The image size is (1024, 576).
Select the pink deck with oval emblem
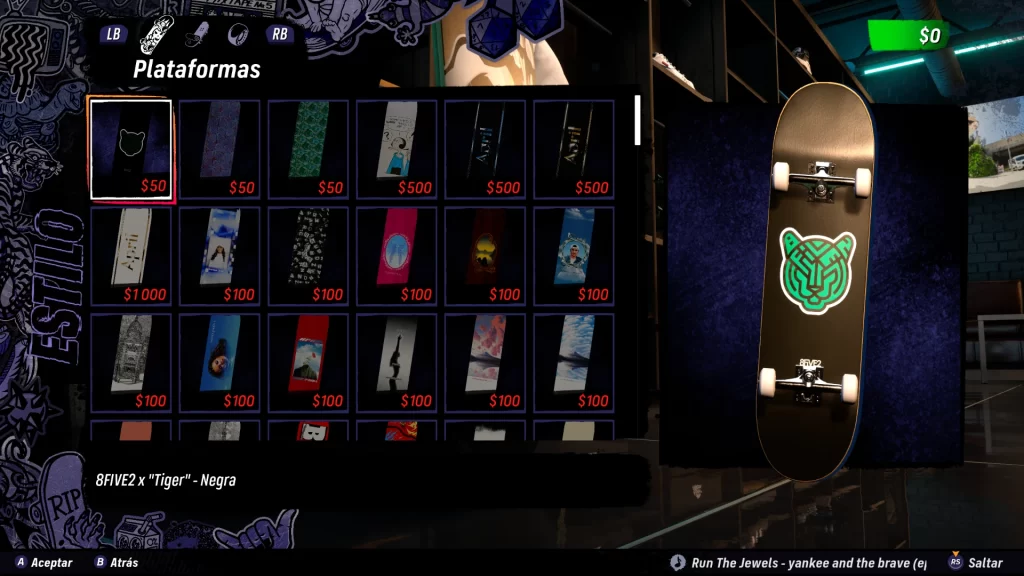[x=397, y=256]
